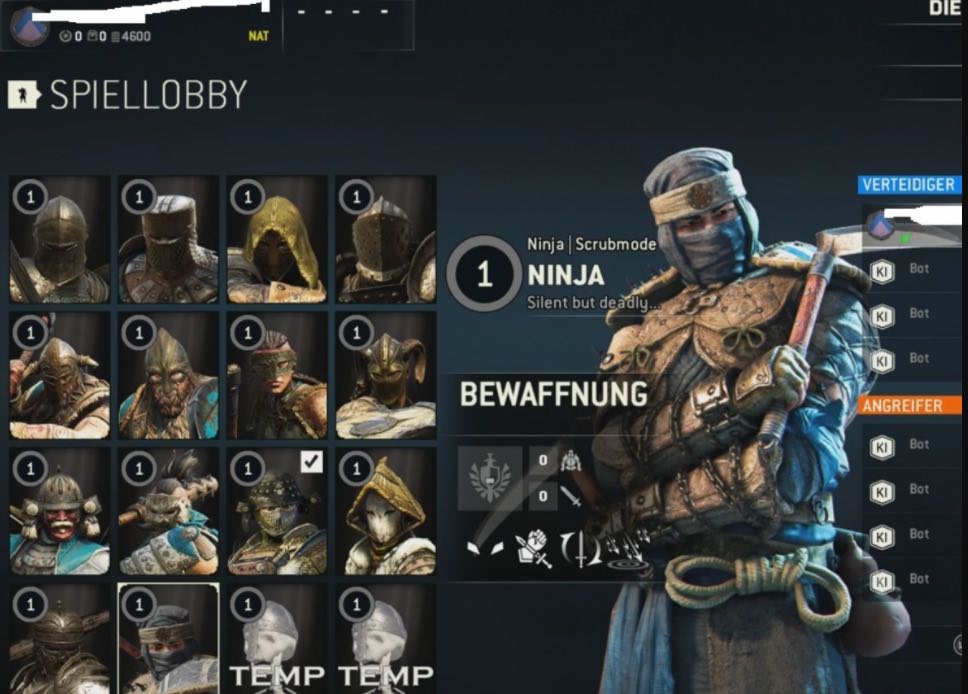The height and width of the screenshot is (694, 968).
Task: Select the highlighted Ninja hero portrait
Action: coord(168,639)
